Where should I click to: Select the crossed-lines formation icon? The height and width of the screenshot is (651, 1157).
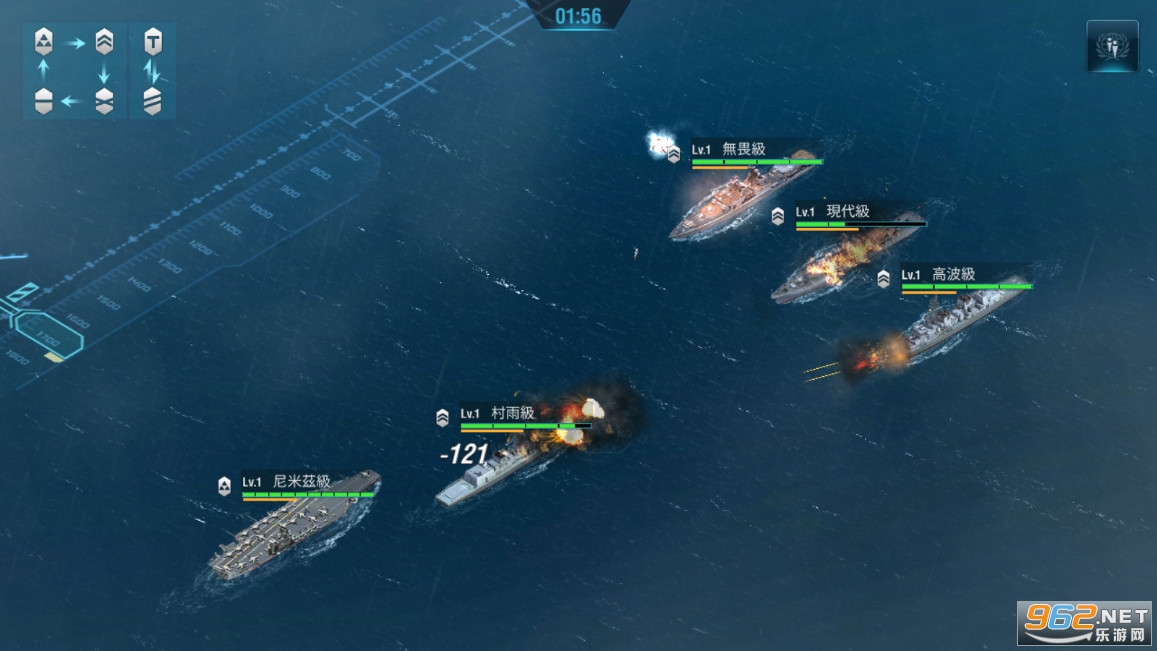(104, 101)
